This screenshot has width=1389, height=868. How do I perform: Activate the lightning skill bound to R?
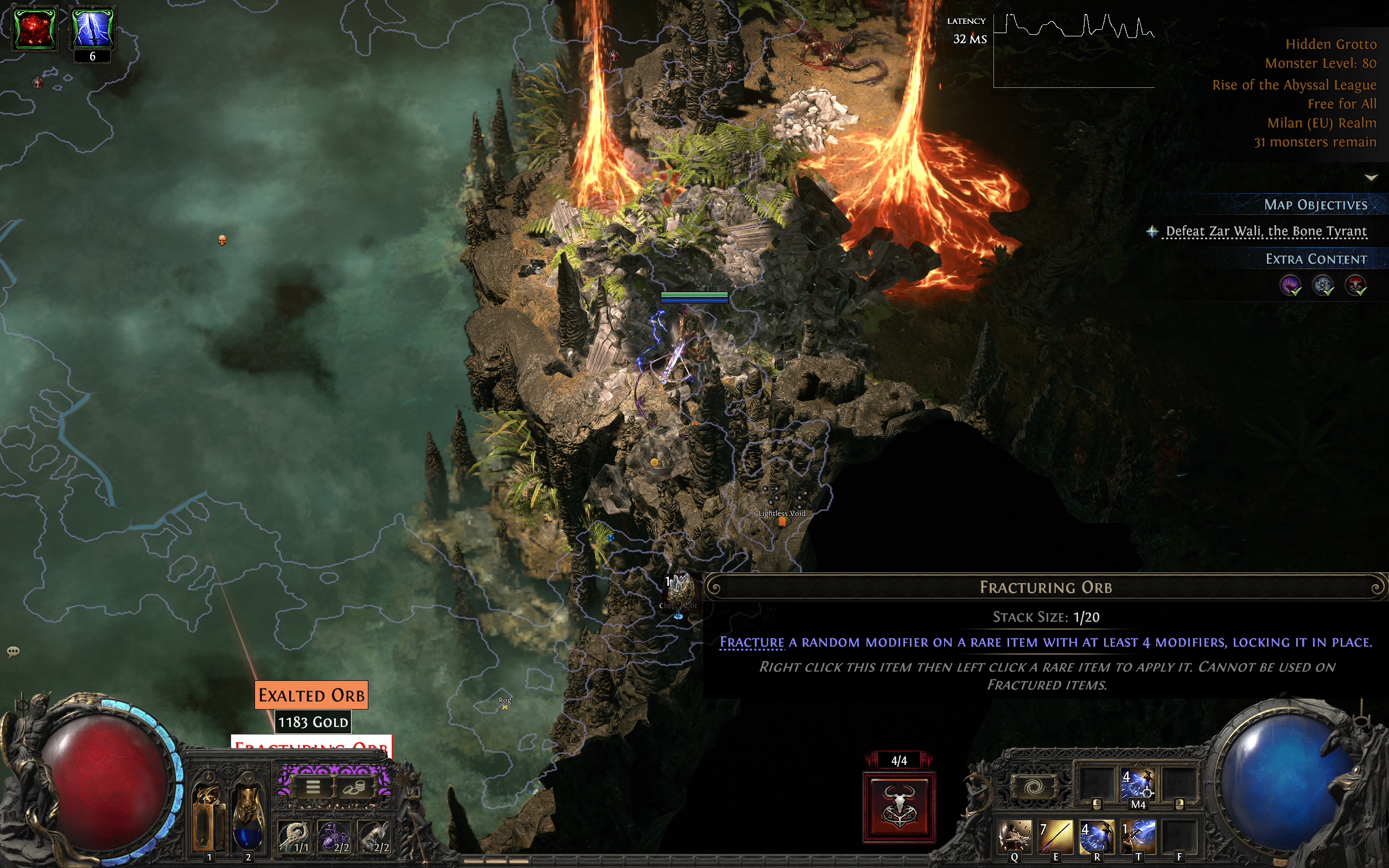click(x=1097, y=837)
